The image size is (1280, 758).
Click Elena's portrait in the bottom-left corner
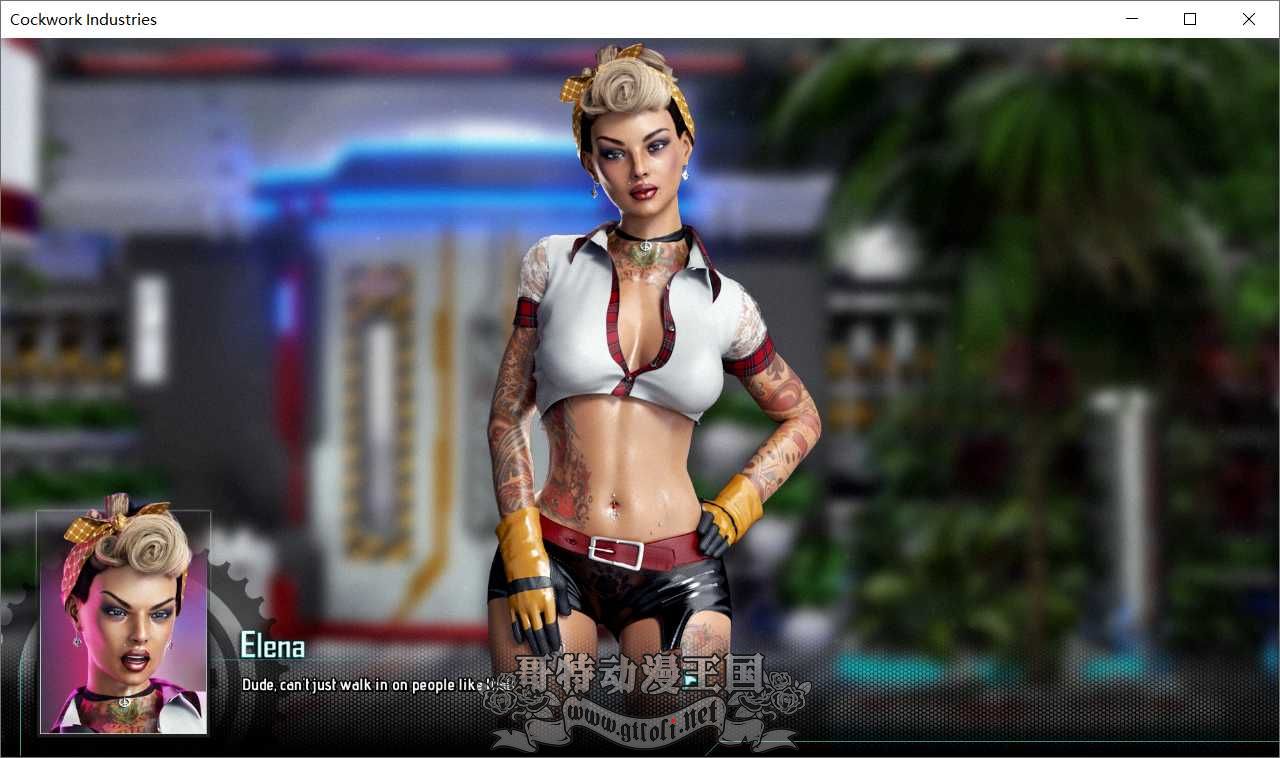click(122, 622)
